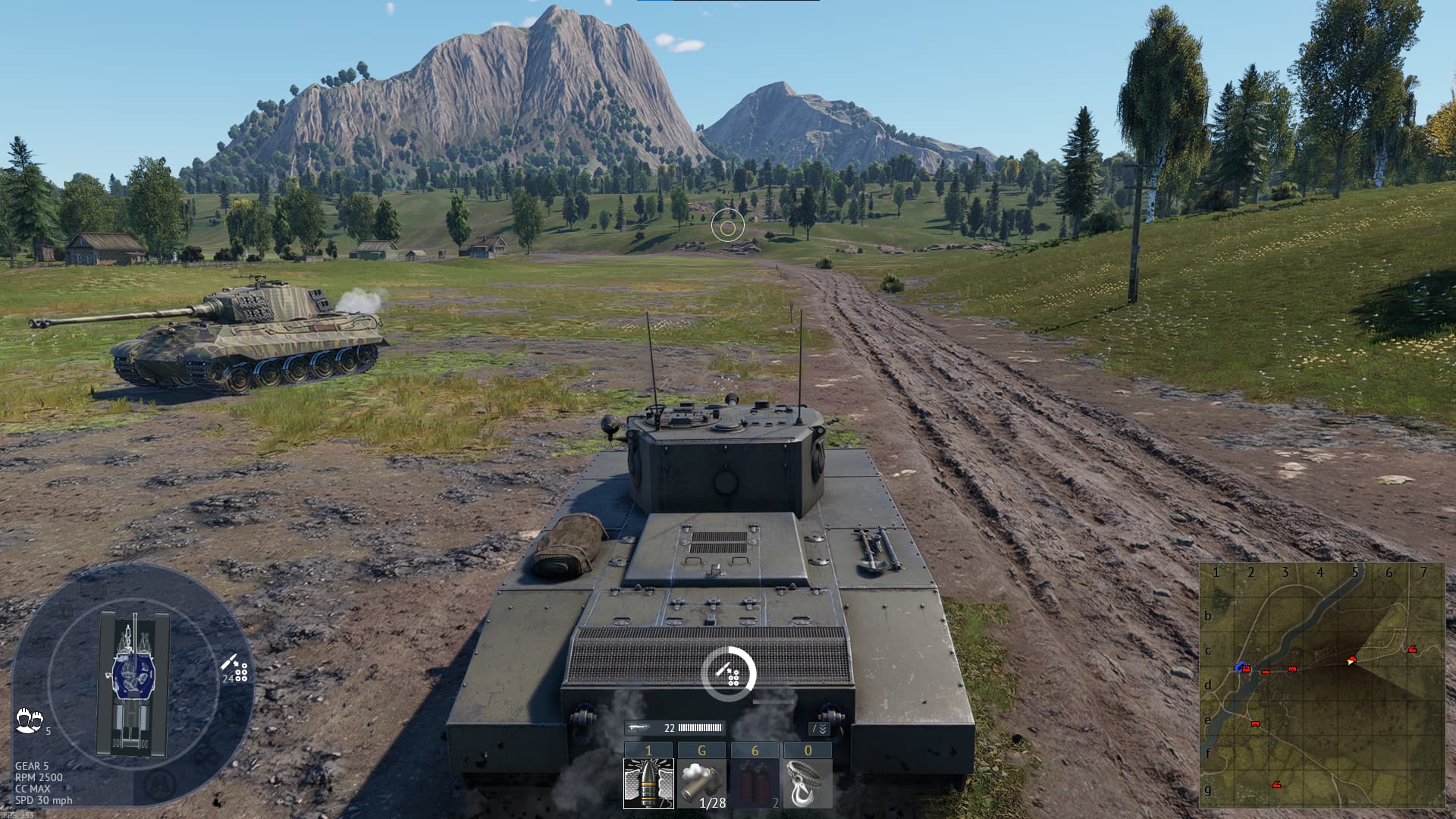Toggle the action bar collapse arrows
The height and width of the screenshot is (819, 1456).
point(819,729)
